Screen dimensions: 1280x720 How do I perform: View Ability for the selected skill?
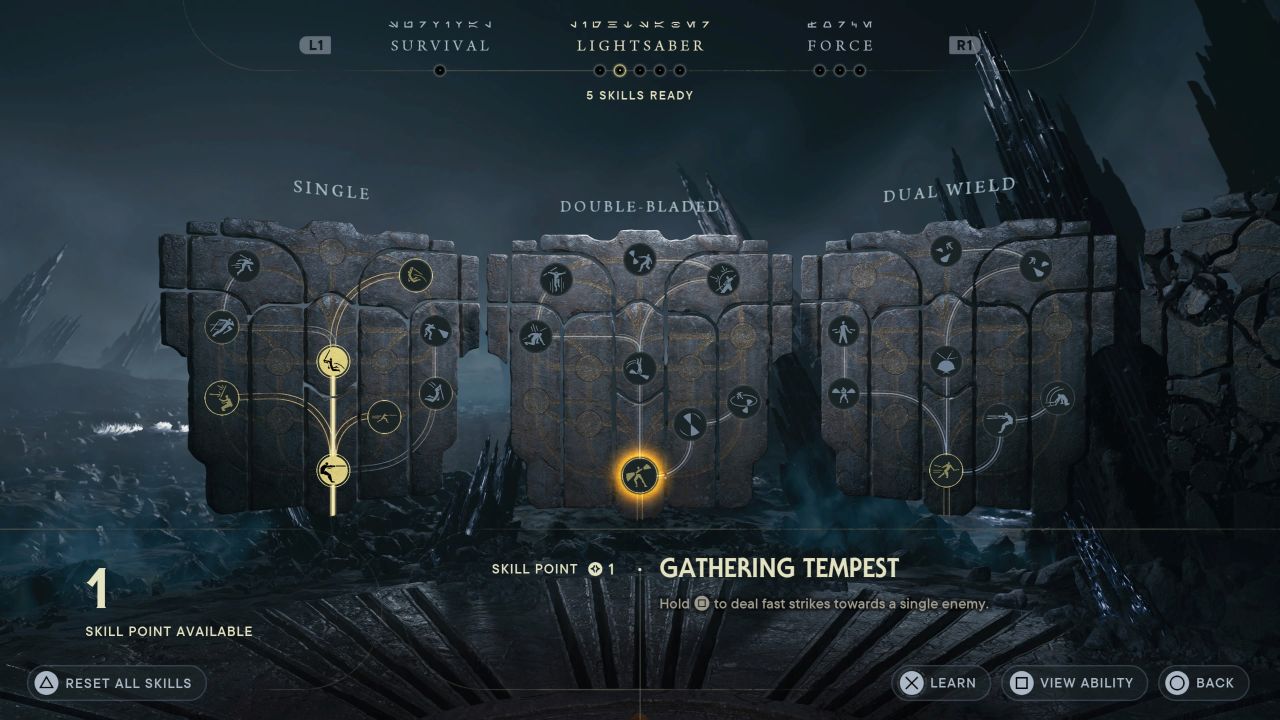point(1074,683)
